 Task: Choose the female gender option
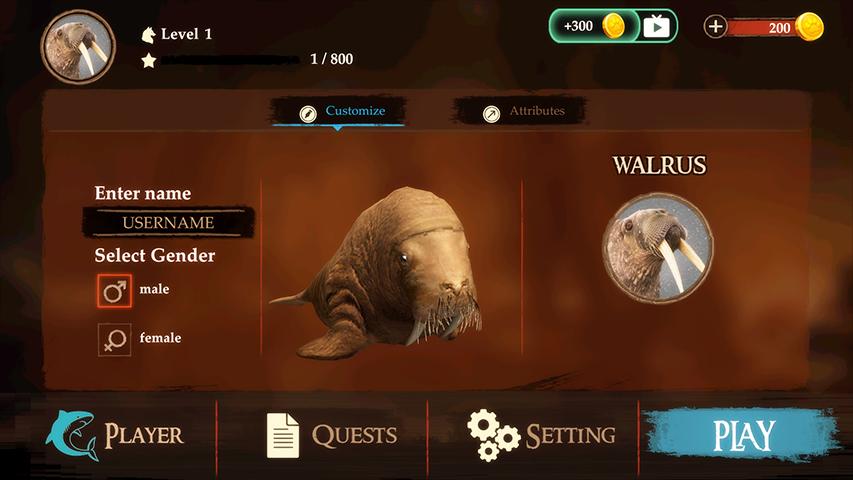(114, 339)
